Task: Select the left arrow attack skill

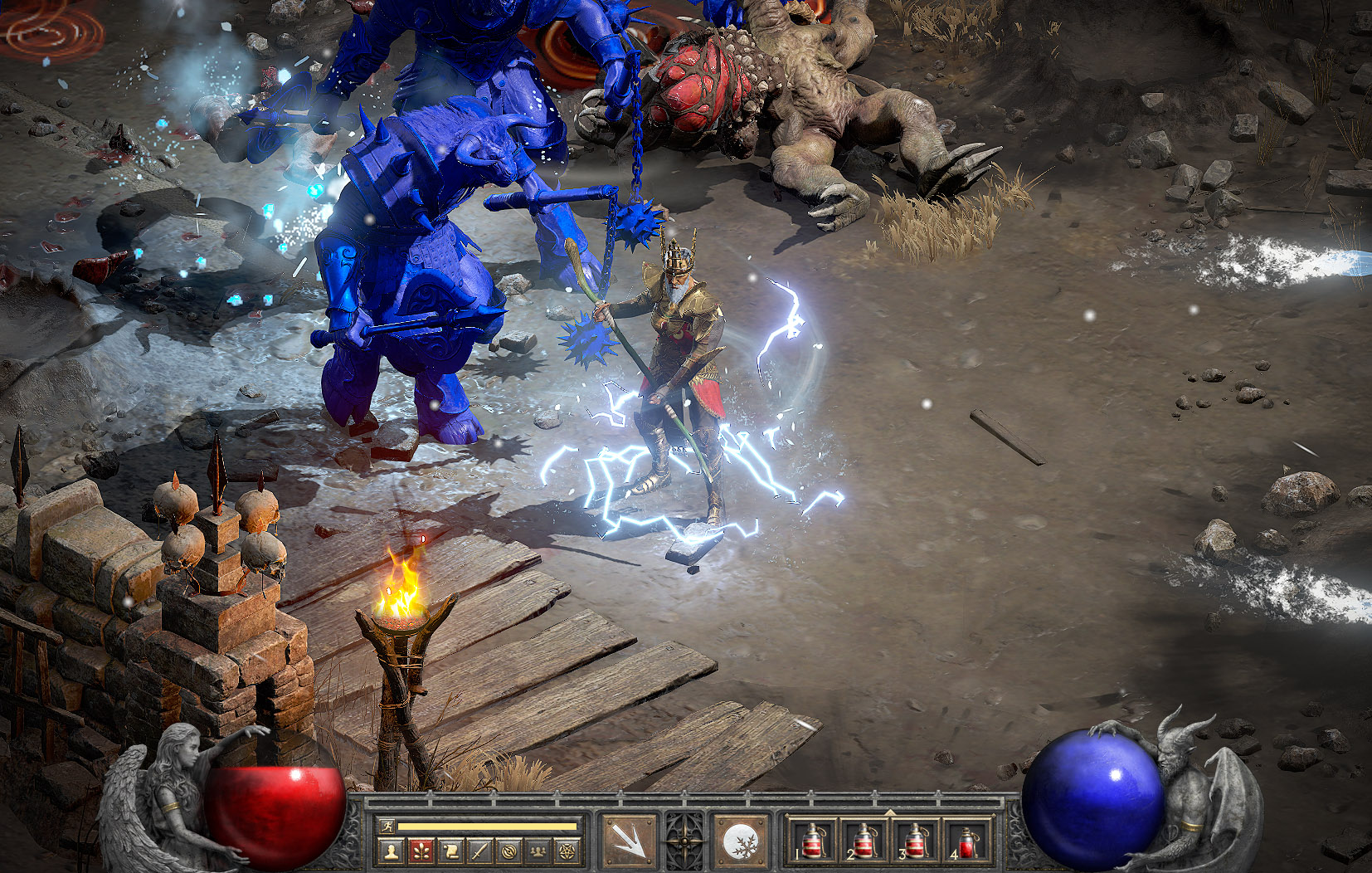Action: (629, 841)
